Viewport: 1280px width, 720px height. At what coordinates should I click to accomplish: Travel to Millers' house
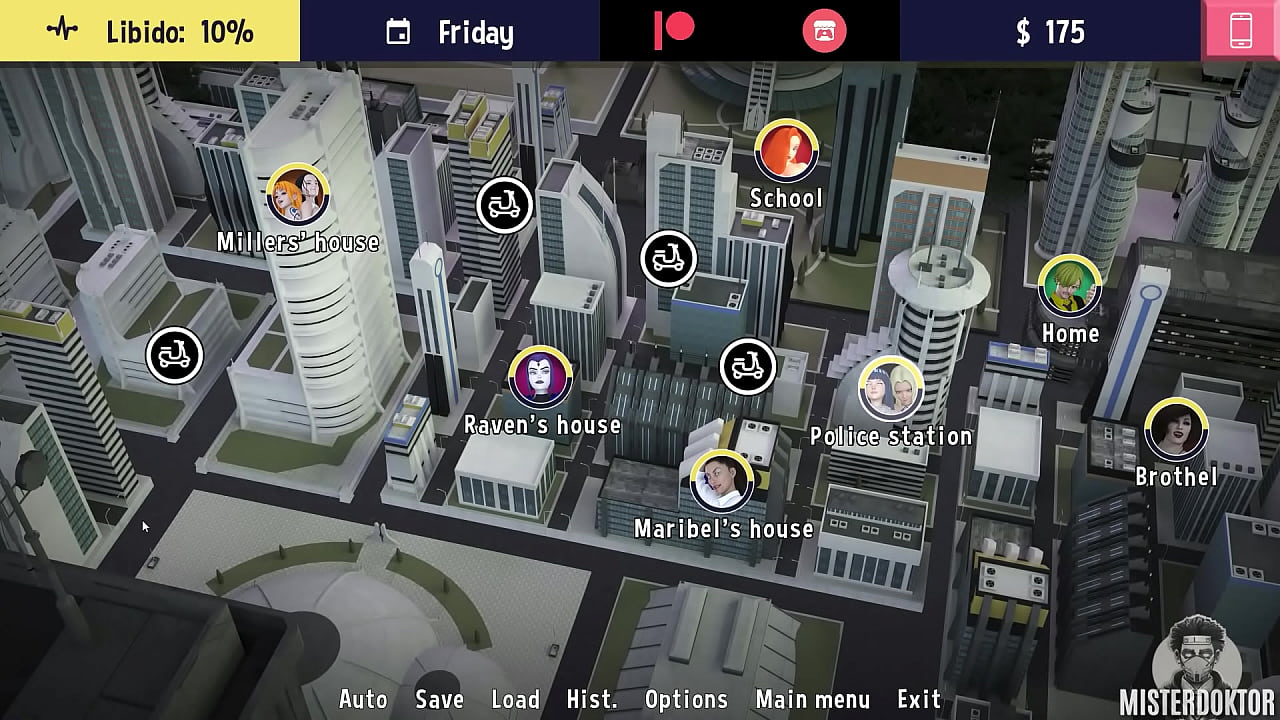click(x=298, y=195)
